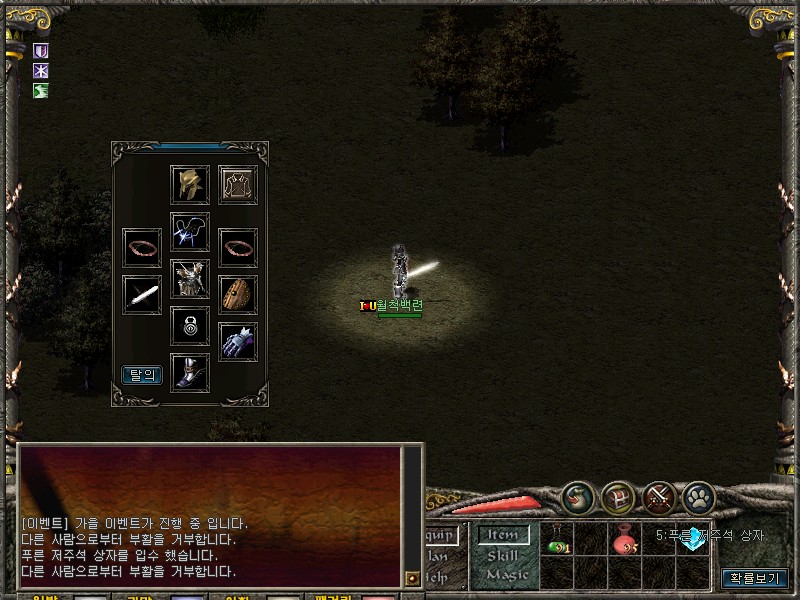Switch to the Item tab

[502, 535]
